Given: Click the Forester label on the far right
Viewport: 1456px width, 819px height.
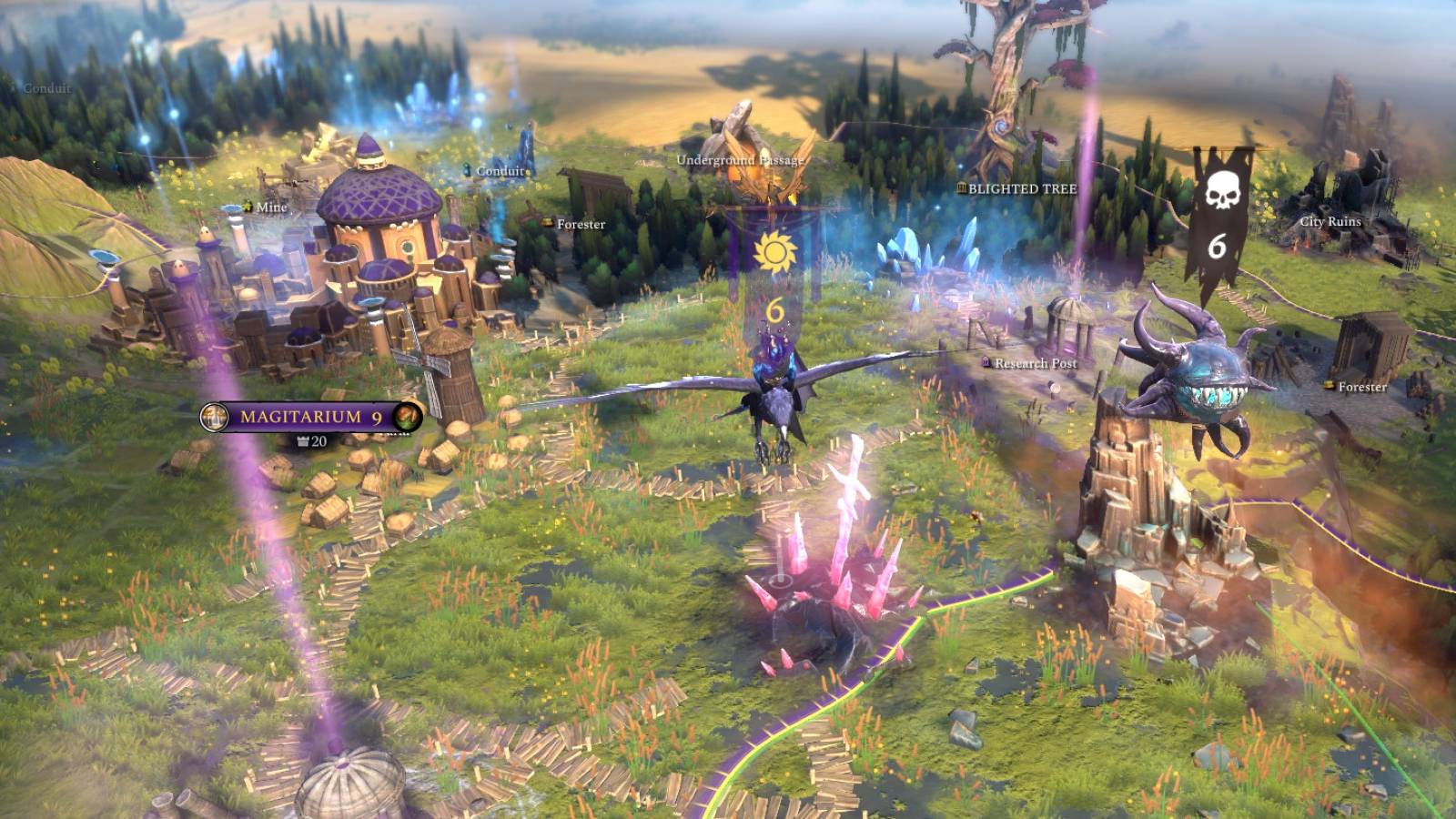Looking at the screenshot, I should pyautogui.click(x=1362, y=386).
